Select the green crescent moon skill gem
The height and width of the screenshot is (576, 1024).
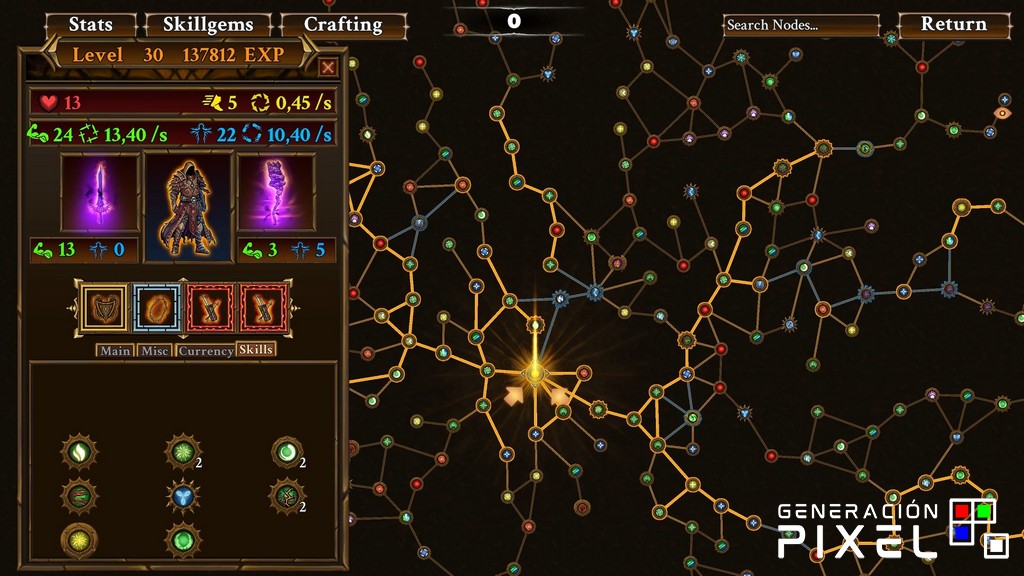click(287, 452)
